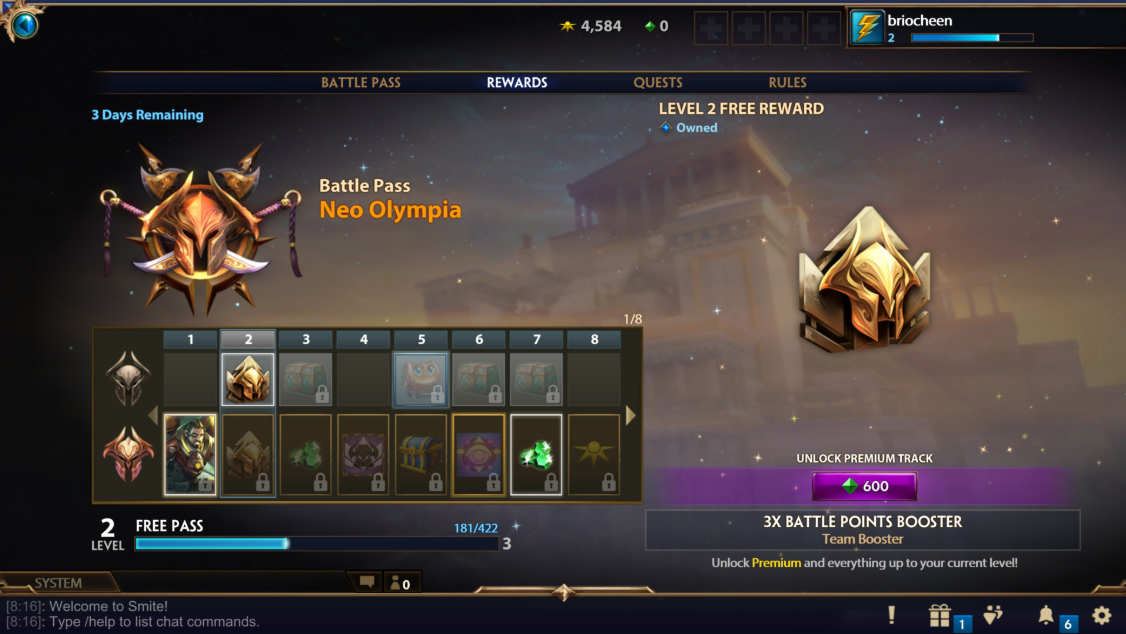
Task: Open the System chat tab
Action: (58, 583)
